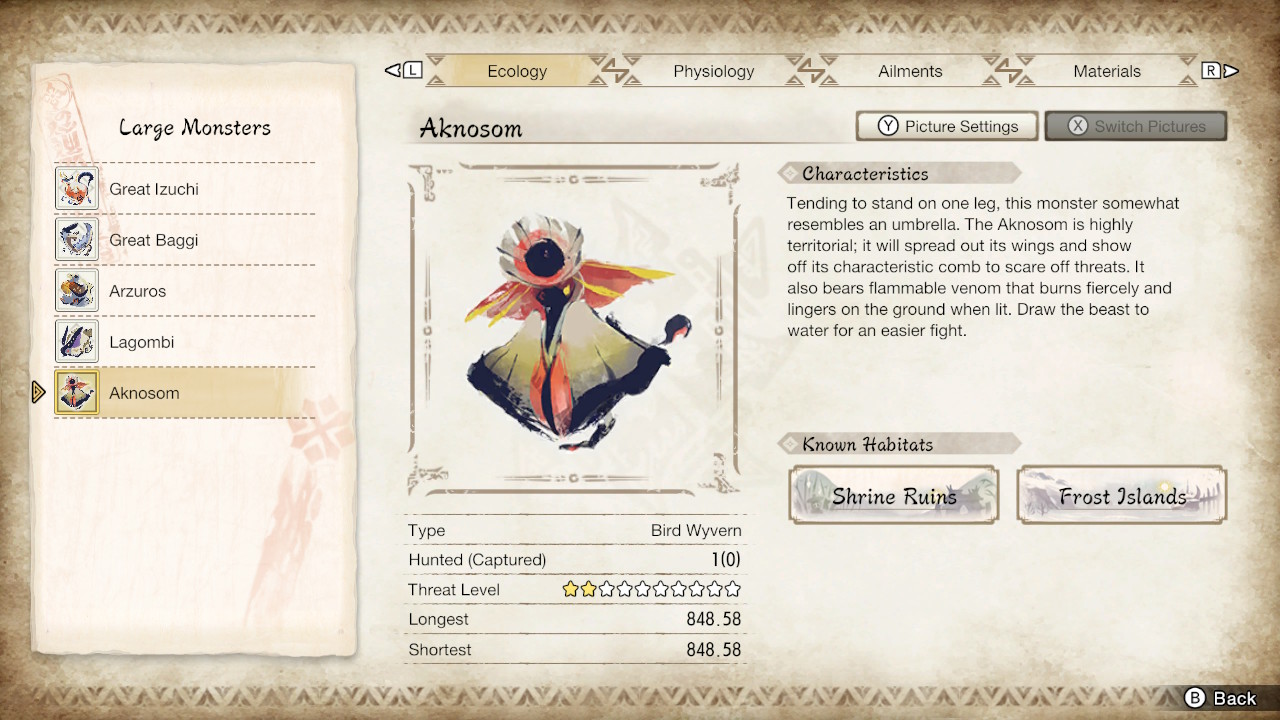Open the Ailments tab
The height and width of the screenshot is (720, 1280).
coord(910,71)
